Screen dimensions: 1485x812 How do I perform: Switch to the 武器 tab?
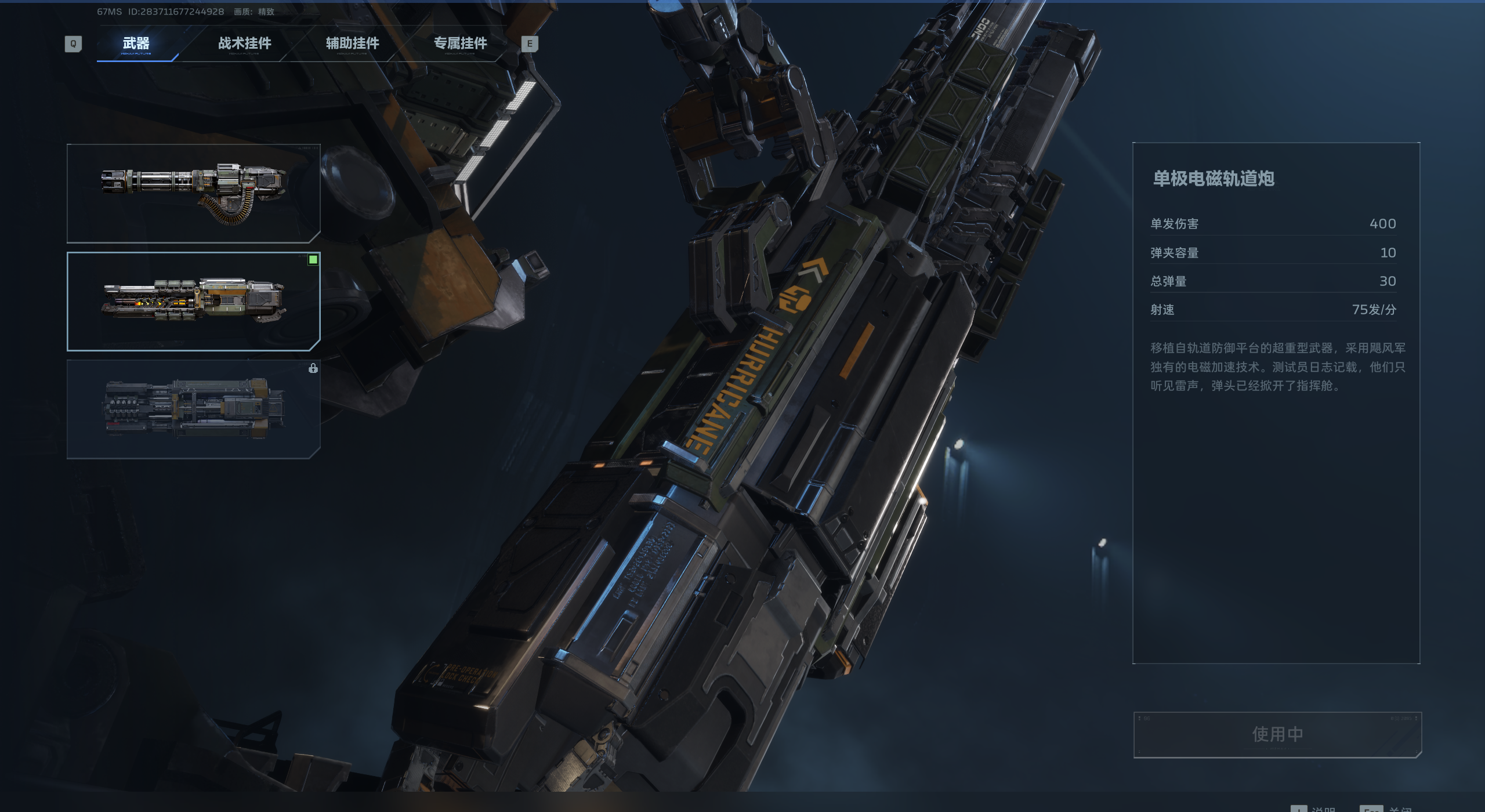tap(136, 43)
